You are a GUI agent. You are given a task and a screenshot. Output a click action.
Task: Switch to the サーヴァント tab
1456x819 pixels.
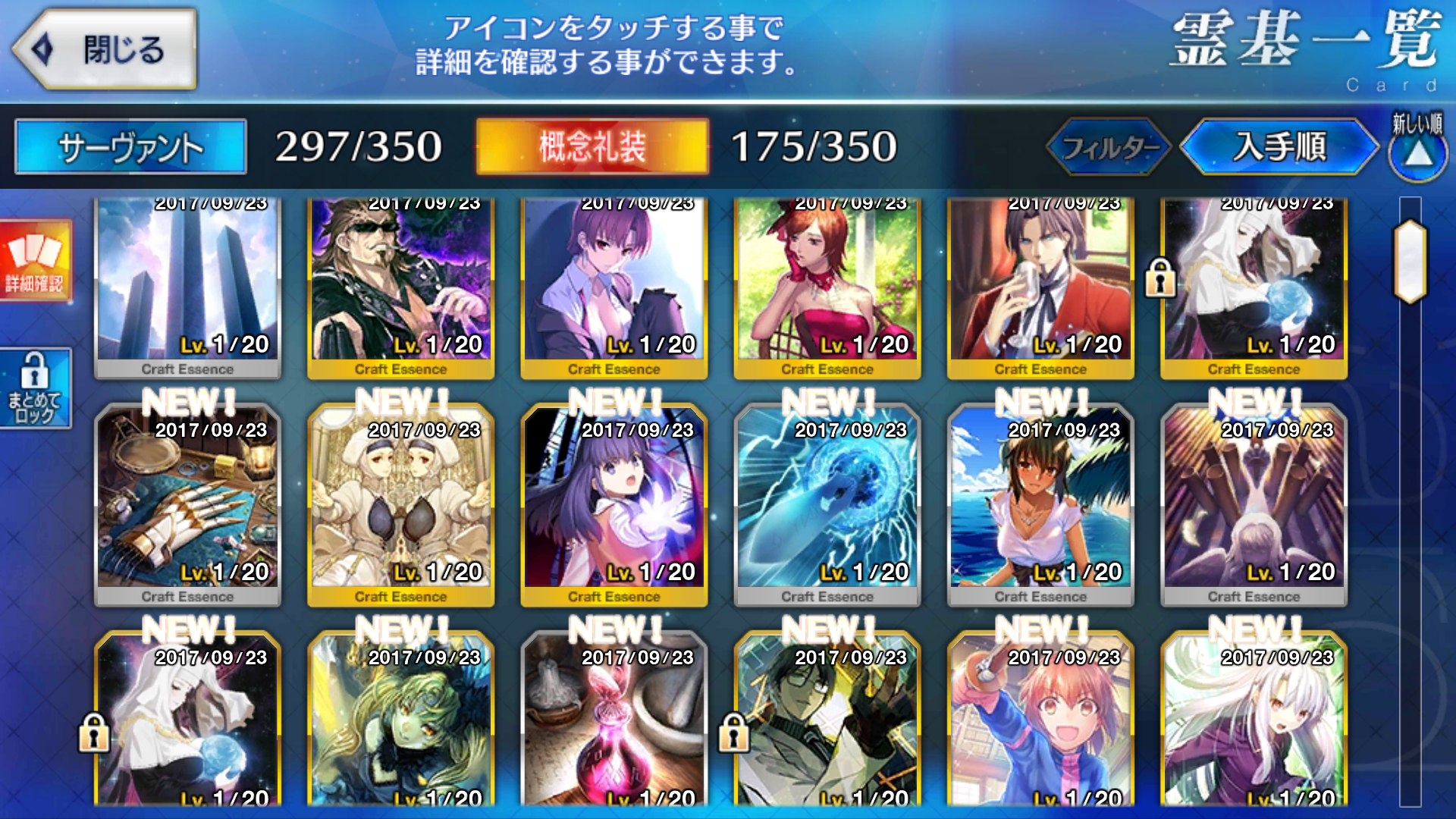130,146
